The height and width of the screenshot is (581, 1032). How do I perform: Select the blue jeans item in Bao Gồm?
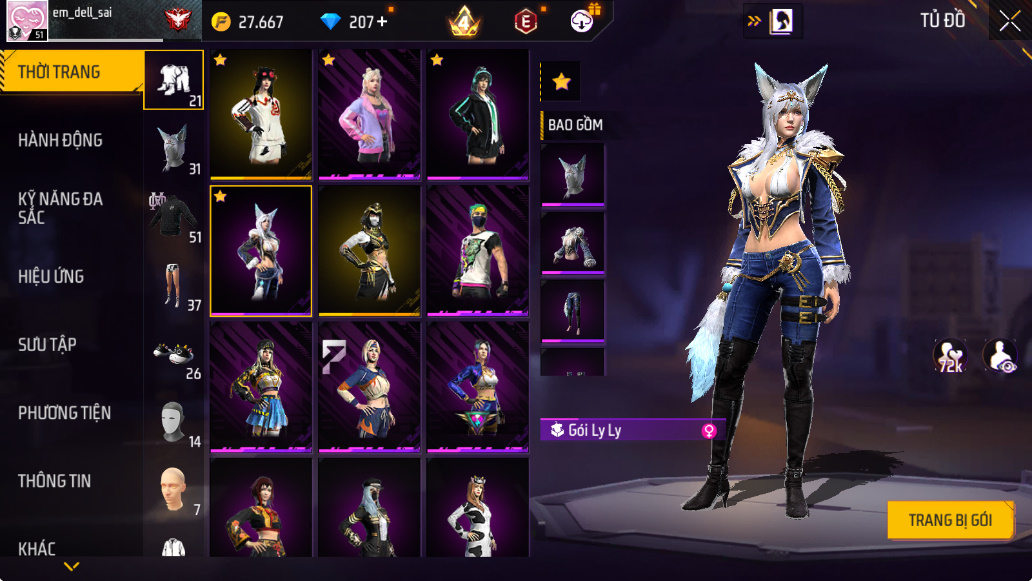(573, 310)
